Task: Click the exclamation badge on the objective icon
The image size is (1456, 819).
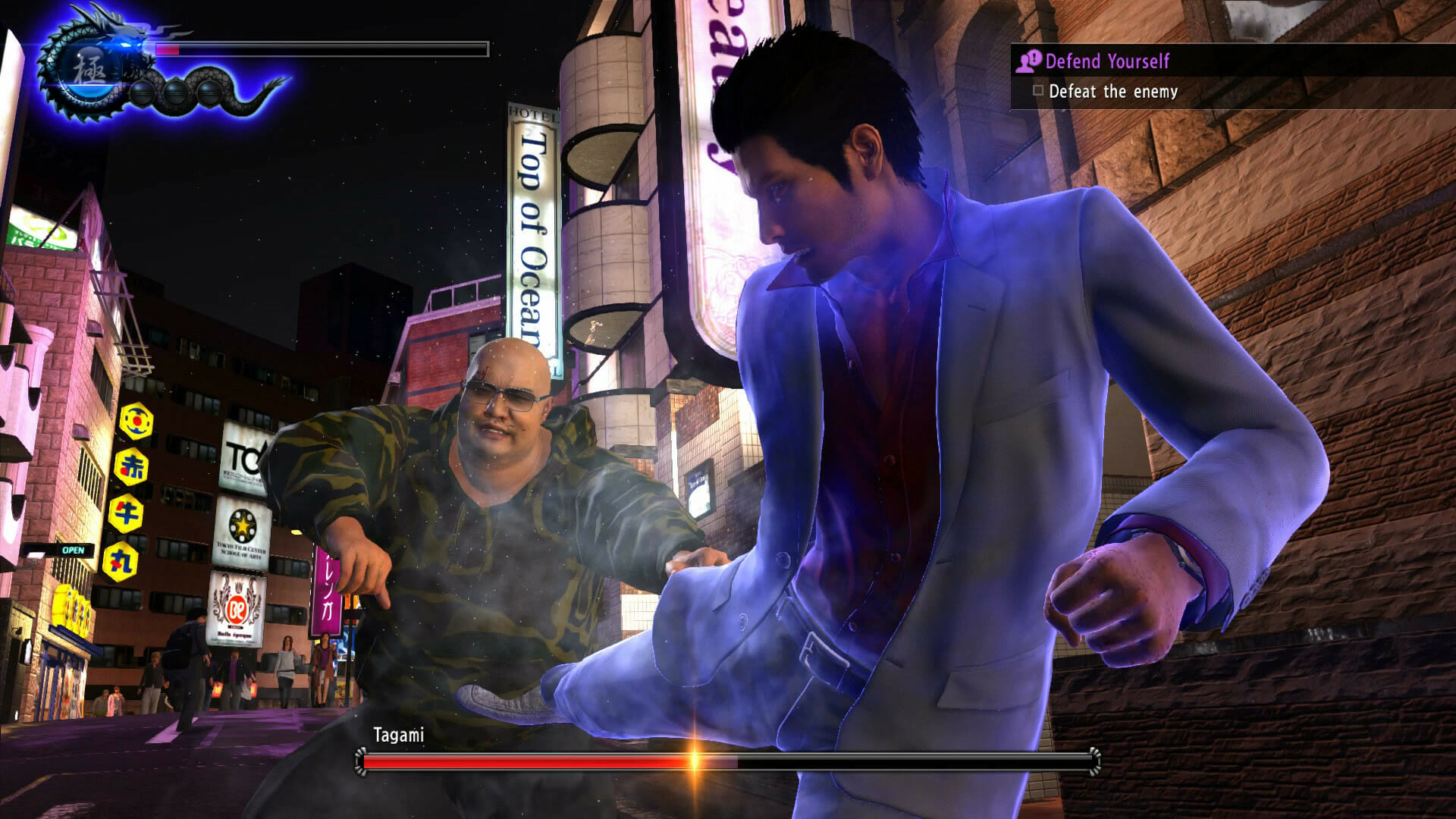Action: coord(1034,58)
